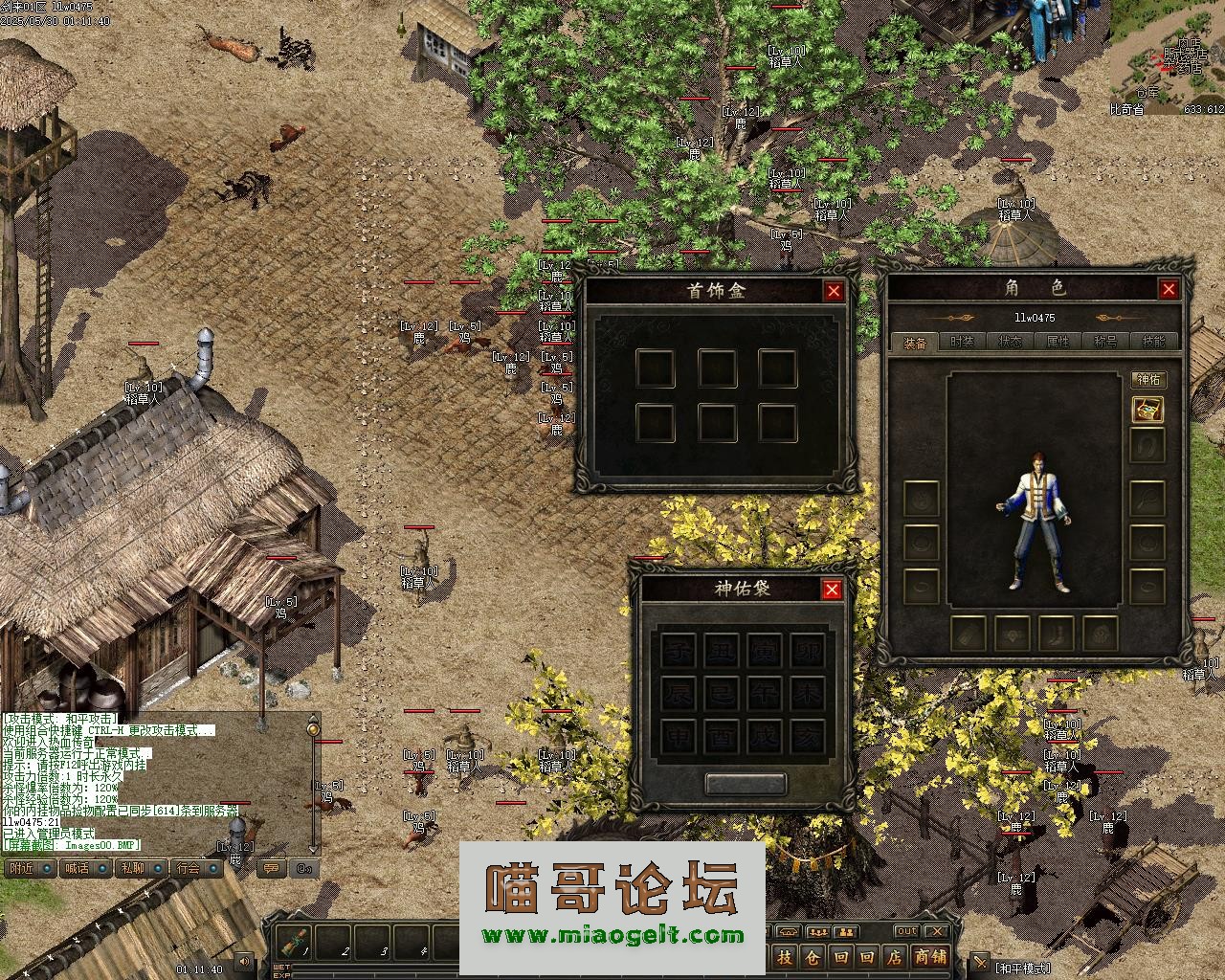The image size is (1225, 980).
Task: Switch to the 技能 skills tab
Action: [1153, 342]
